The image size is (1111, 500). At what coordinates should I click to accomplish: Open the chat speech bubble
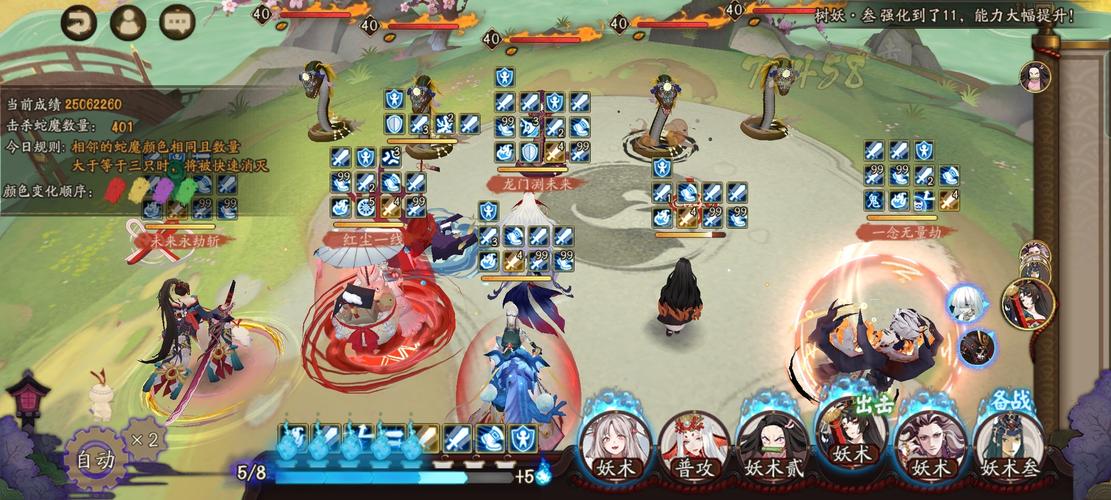coord(177,22)
